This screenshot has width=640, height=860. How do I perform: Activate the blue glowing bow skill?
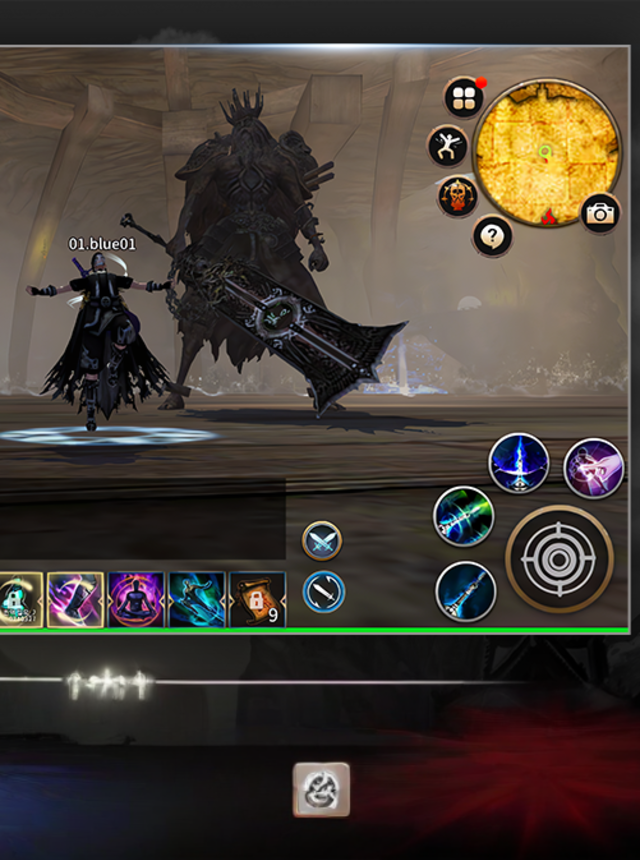click(x=519, y=463)
